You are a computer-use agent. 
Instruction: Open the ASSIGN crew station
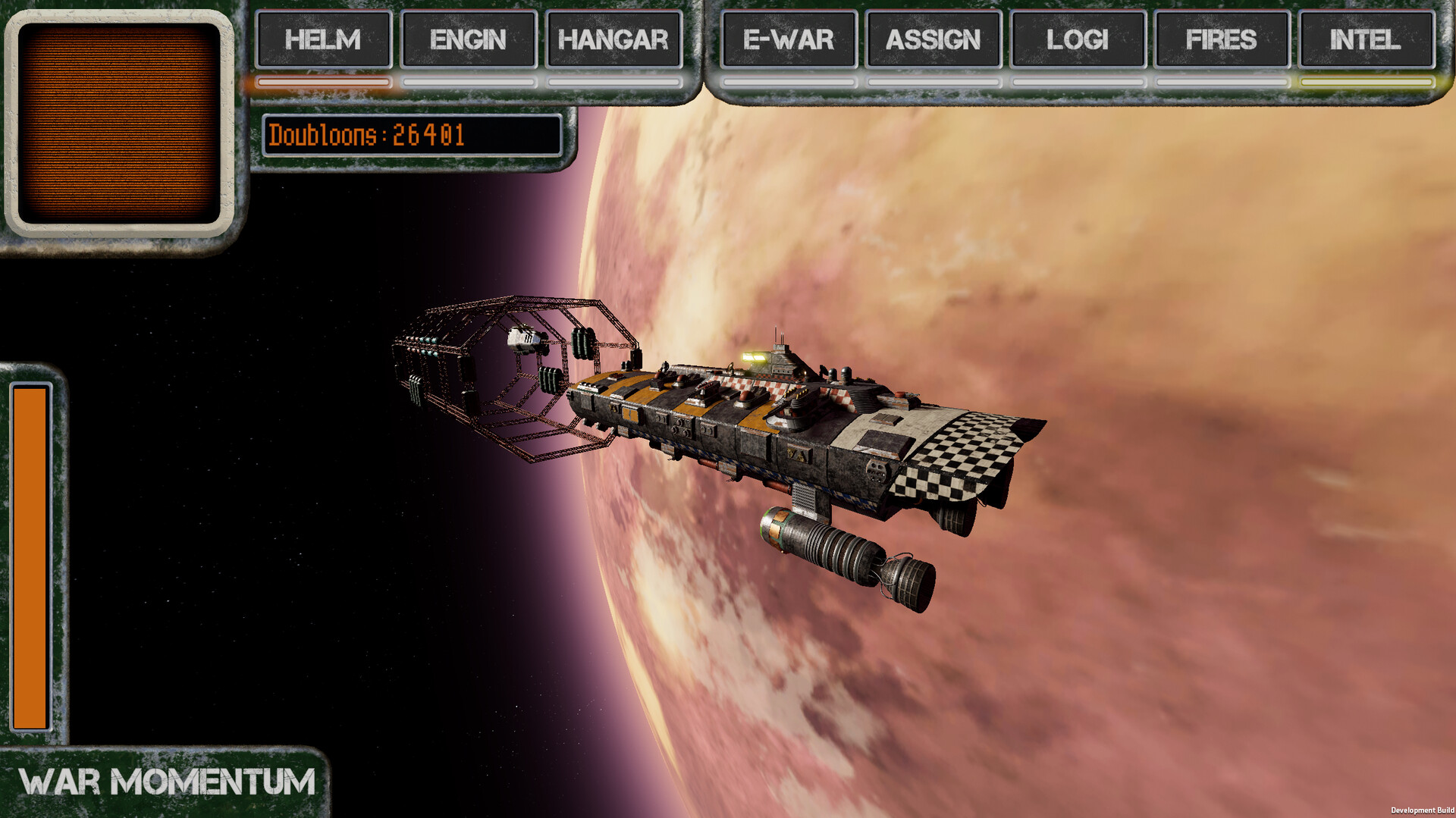(932, 41)
